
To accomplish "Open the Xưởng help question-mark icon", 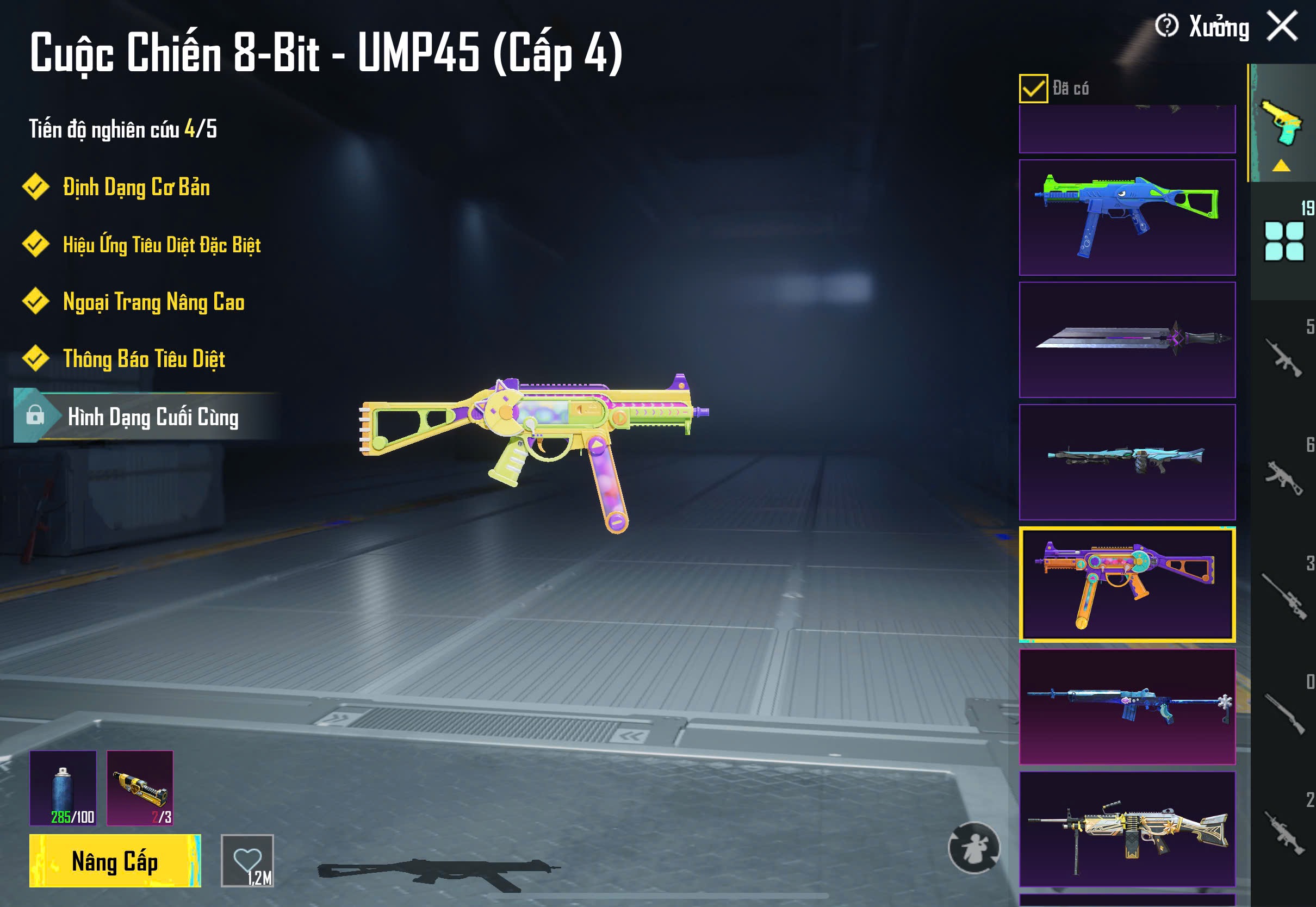I will pyautogui.click(x=1166, y=26).
